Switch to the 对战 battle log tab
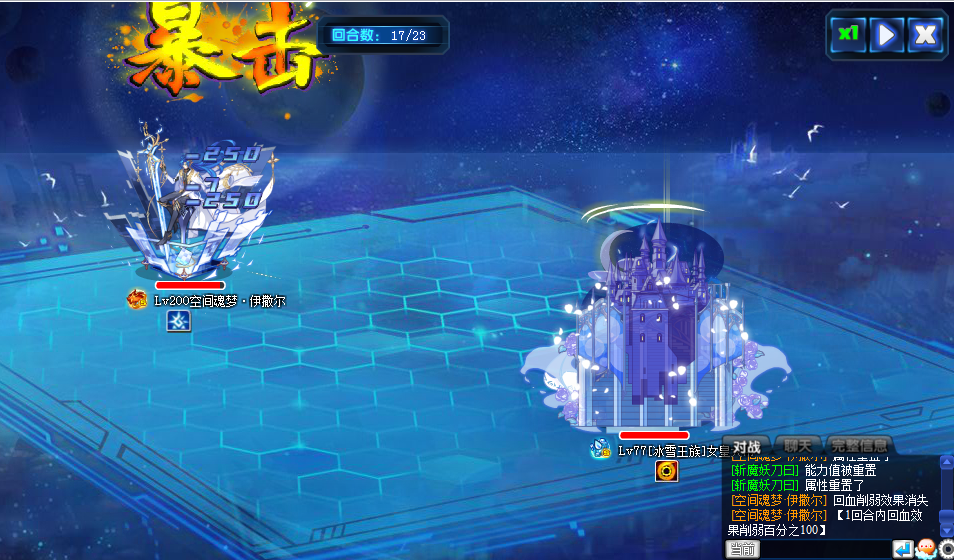This screenshot has width=954, height=560. tap(747, 446)
